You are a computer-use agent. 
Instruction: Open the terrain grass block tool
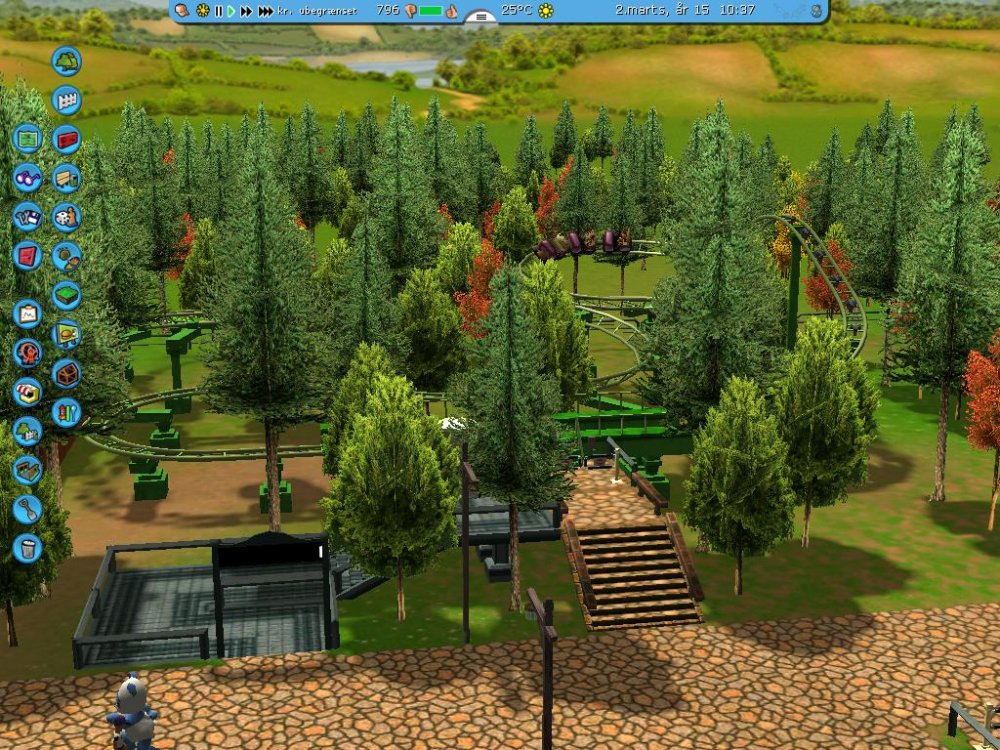(x=66, y=295)
